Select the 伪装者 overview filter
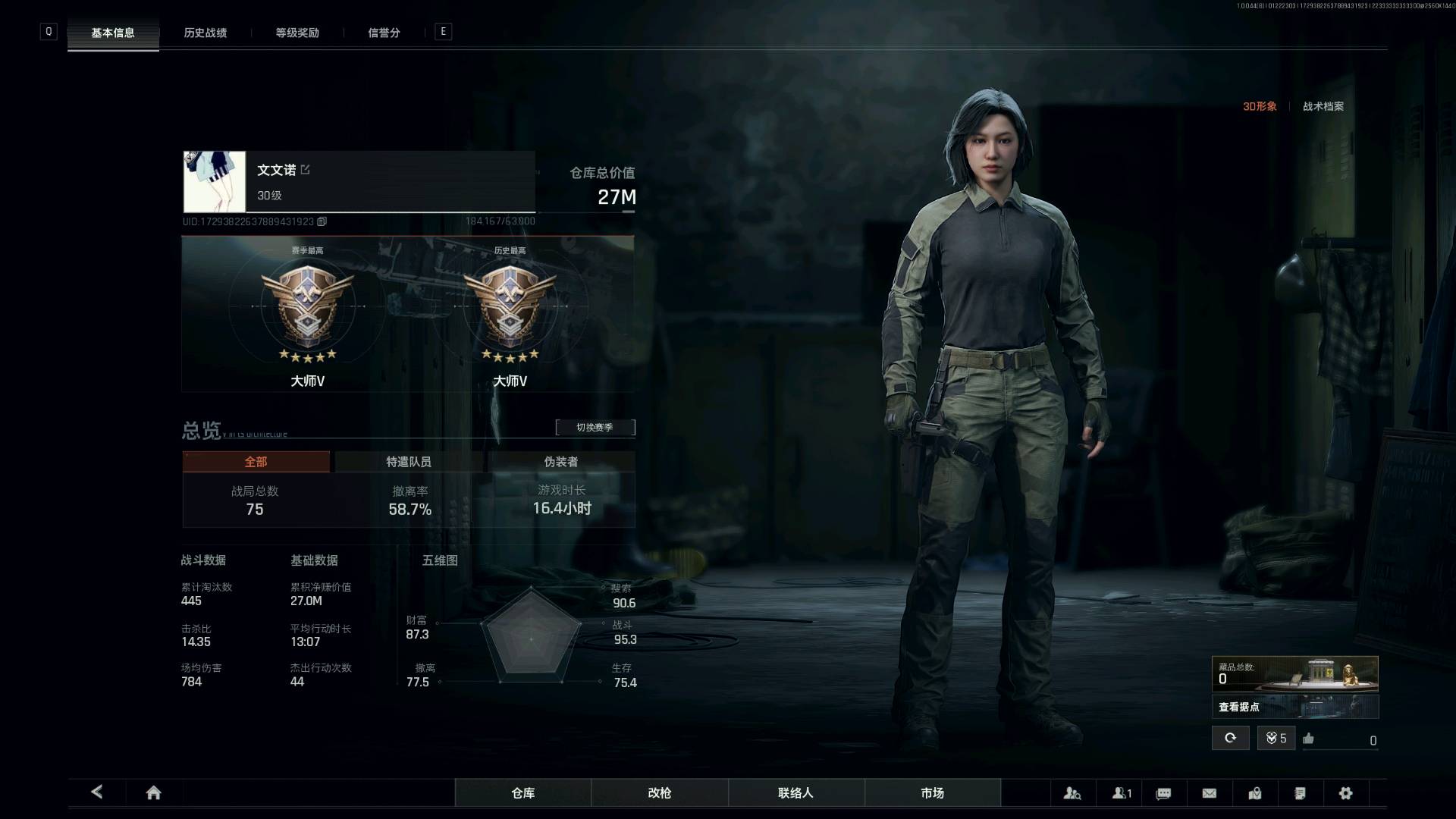This screenshot has height=819, width=1456. (560, 461)
